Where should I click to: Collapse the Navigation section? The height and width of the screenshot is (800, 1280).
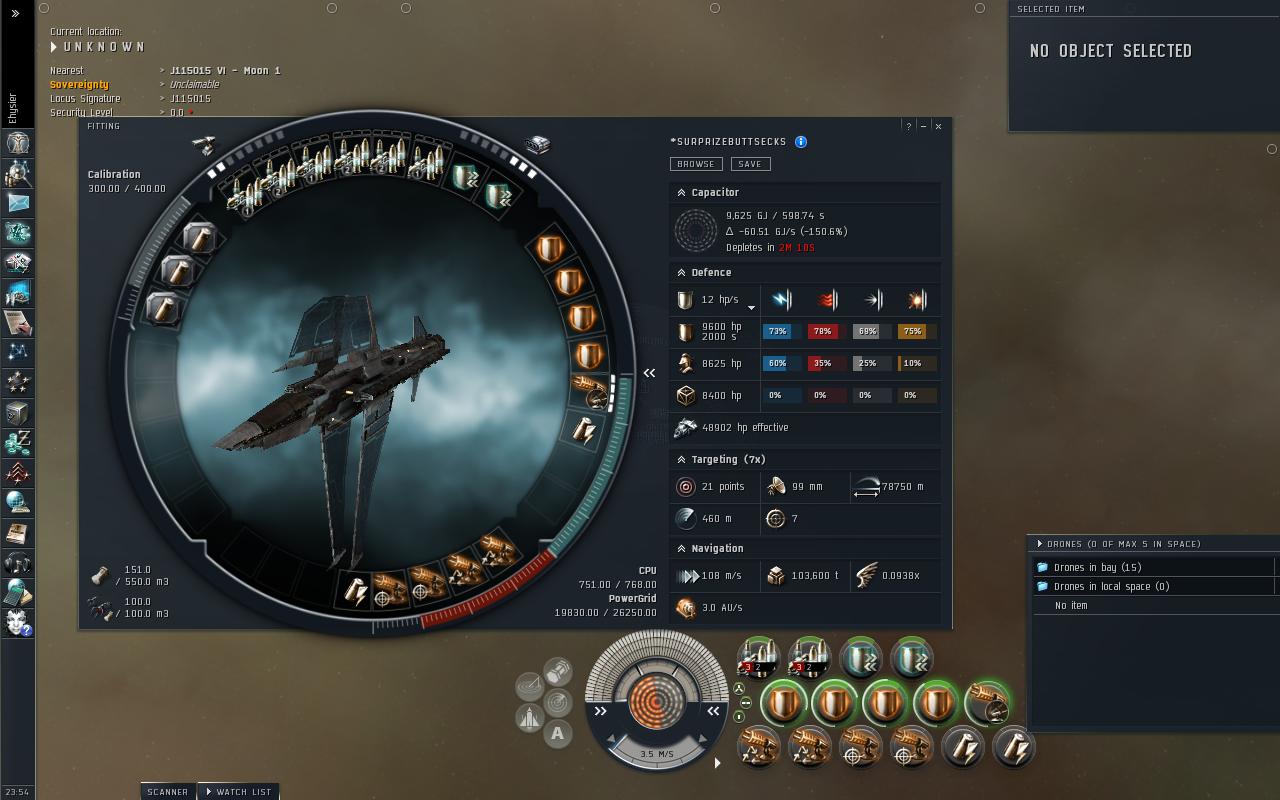pyautogui.click(x=682, y=548)
